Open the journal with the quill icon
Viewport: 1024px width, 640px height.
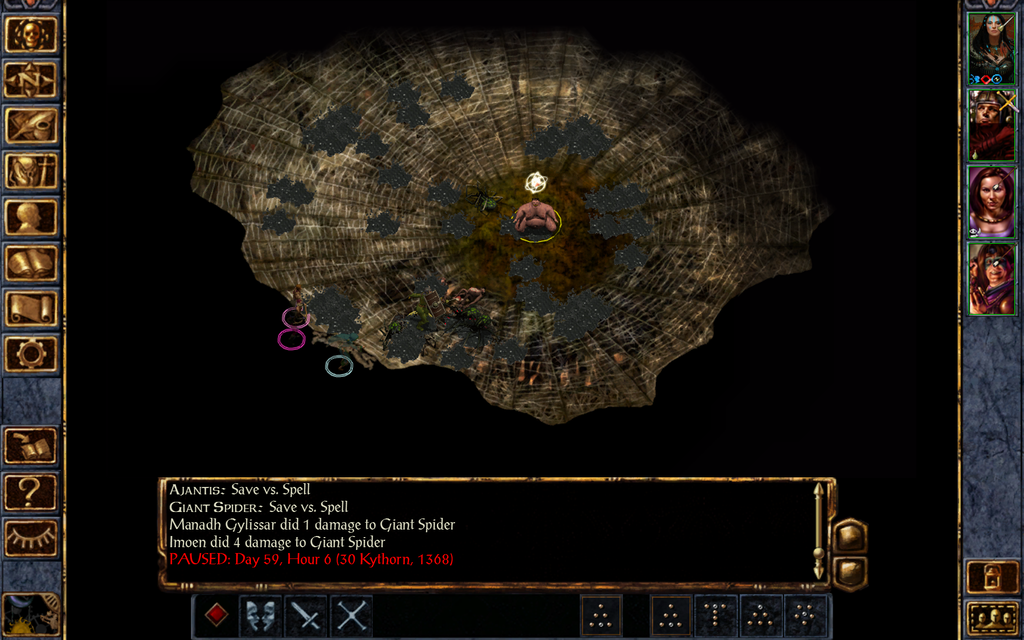(x=31, y=125)
